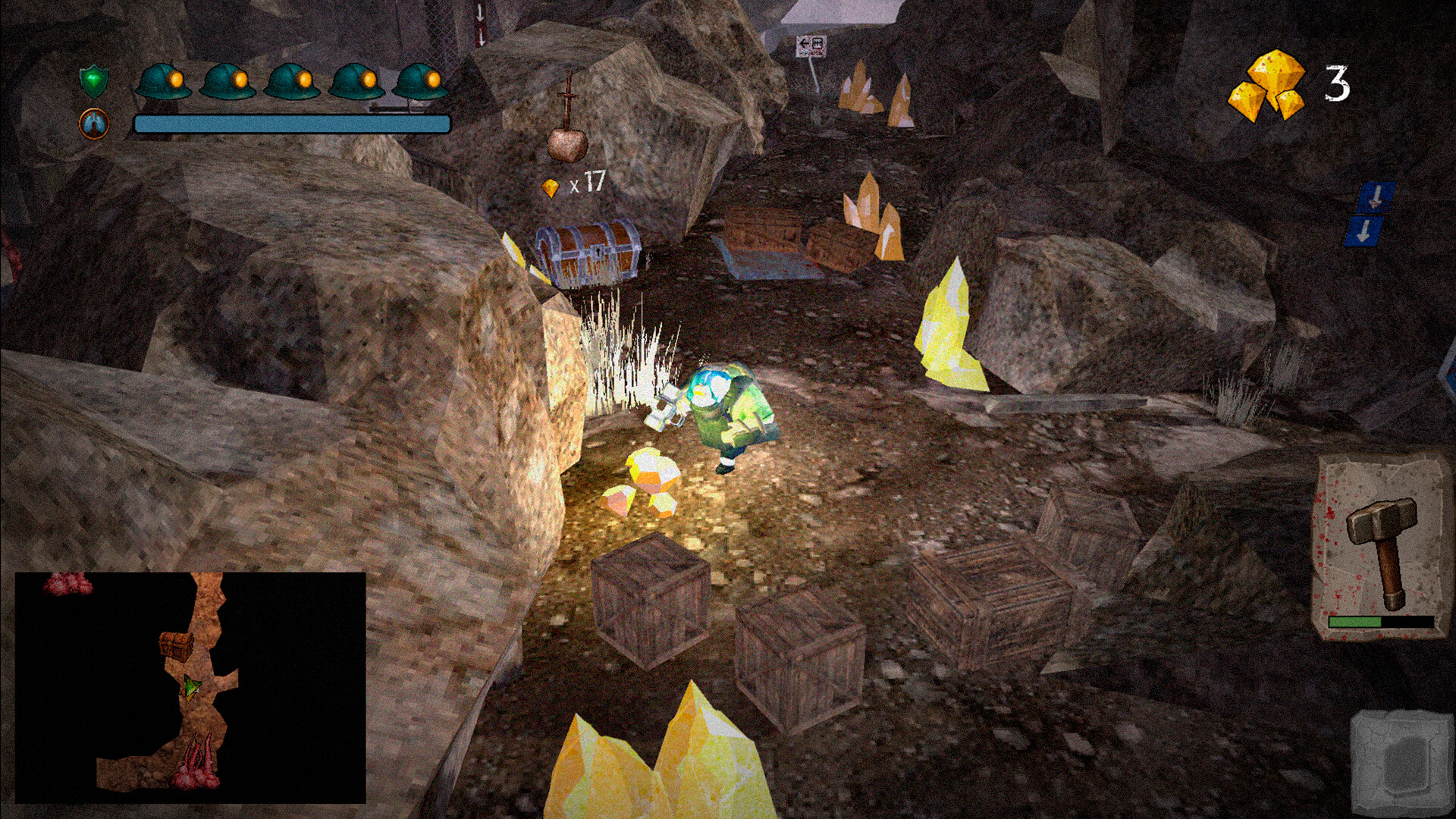Select the empty stone item slot

1400,761
